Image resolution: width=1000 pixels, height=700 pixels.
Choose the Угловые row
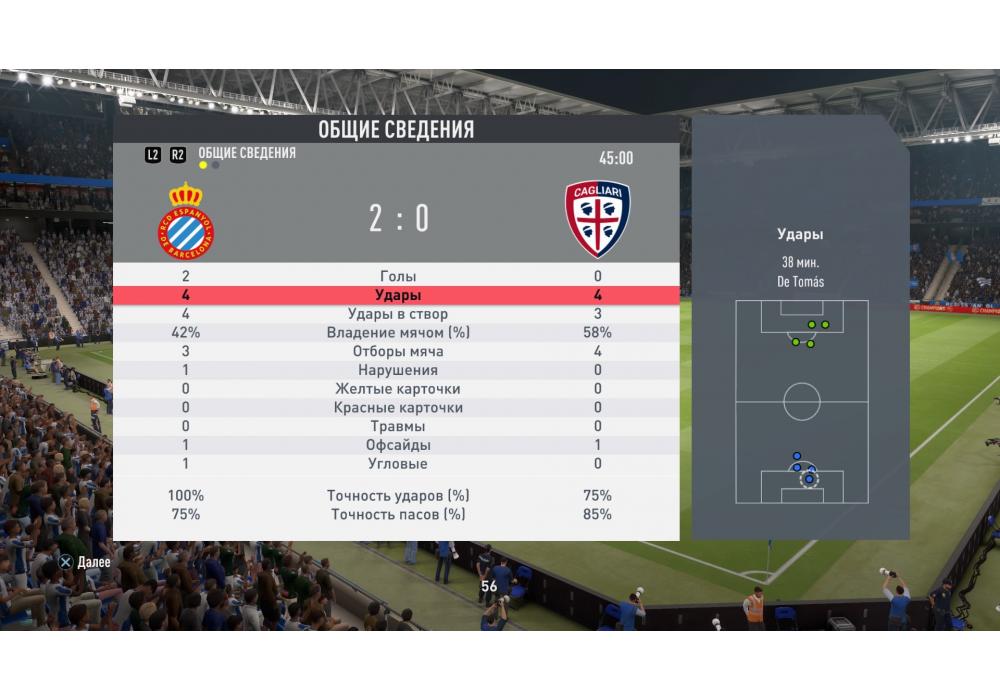[x=398, y=464]
